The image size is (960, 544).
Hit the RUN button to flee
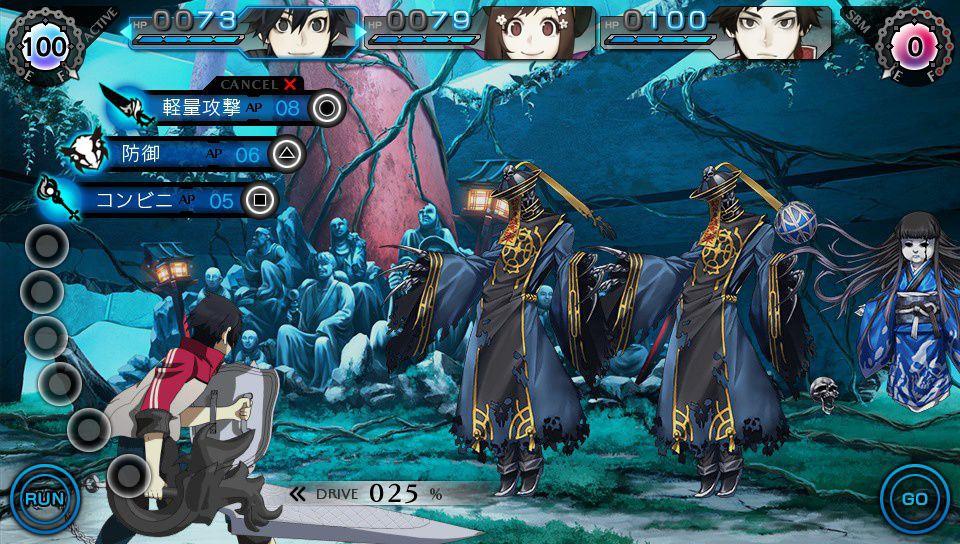44,498
